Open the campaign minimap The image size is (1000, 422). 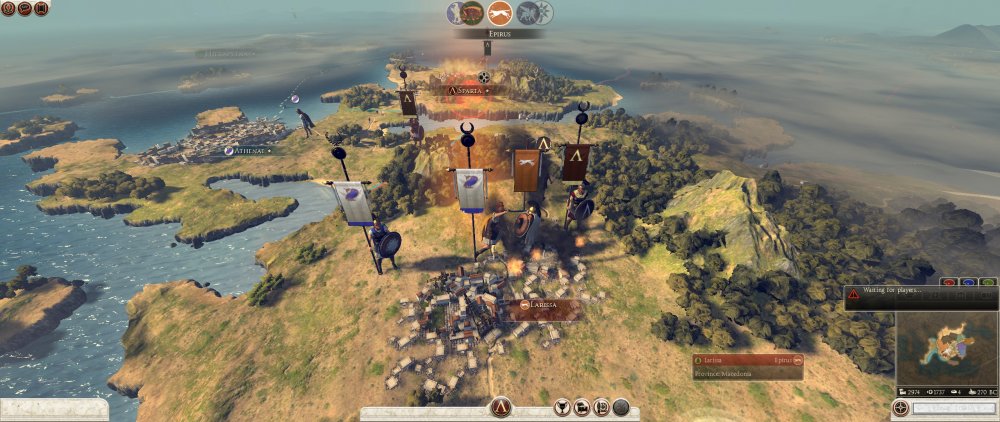[945, 349]
